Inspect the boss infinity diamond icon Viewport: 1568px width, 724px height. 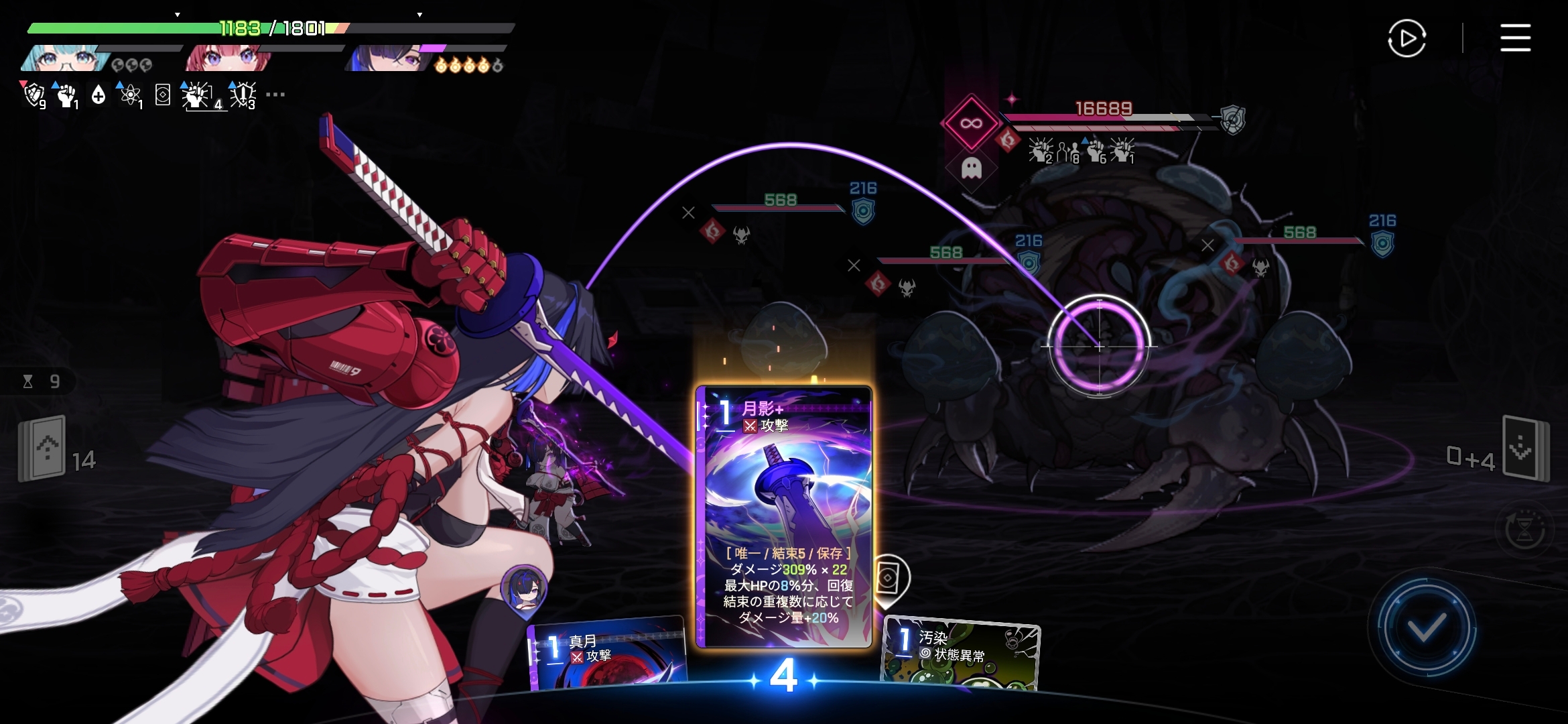click(x=971, y=123)
